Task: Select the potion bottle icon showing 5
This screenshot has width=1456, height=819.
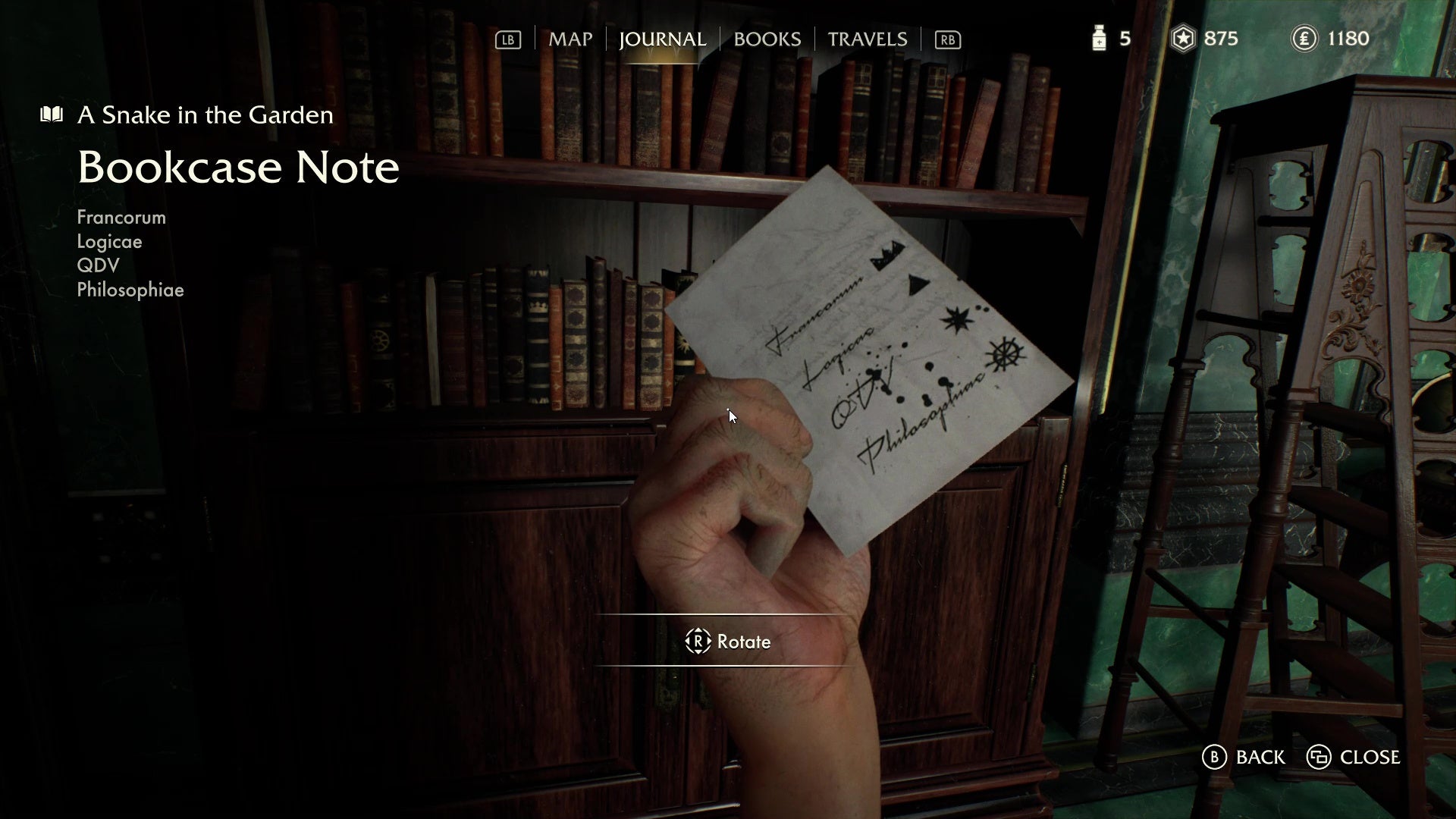Action: coord(1098,38)
